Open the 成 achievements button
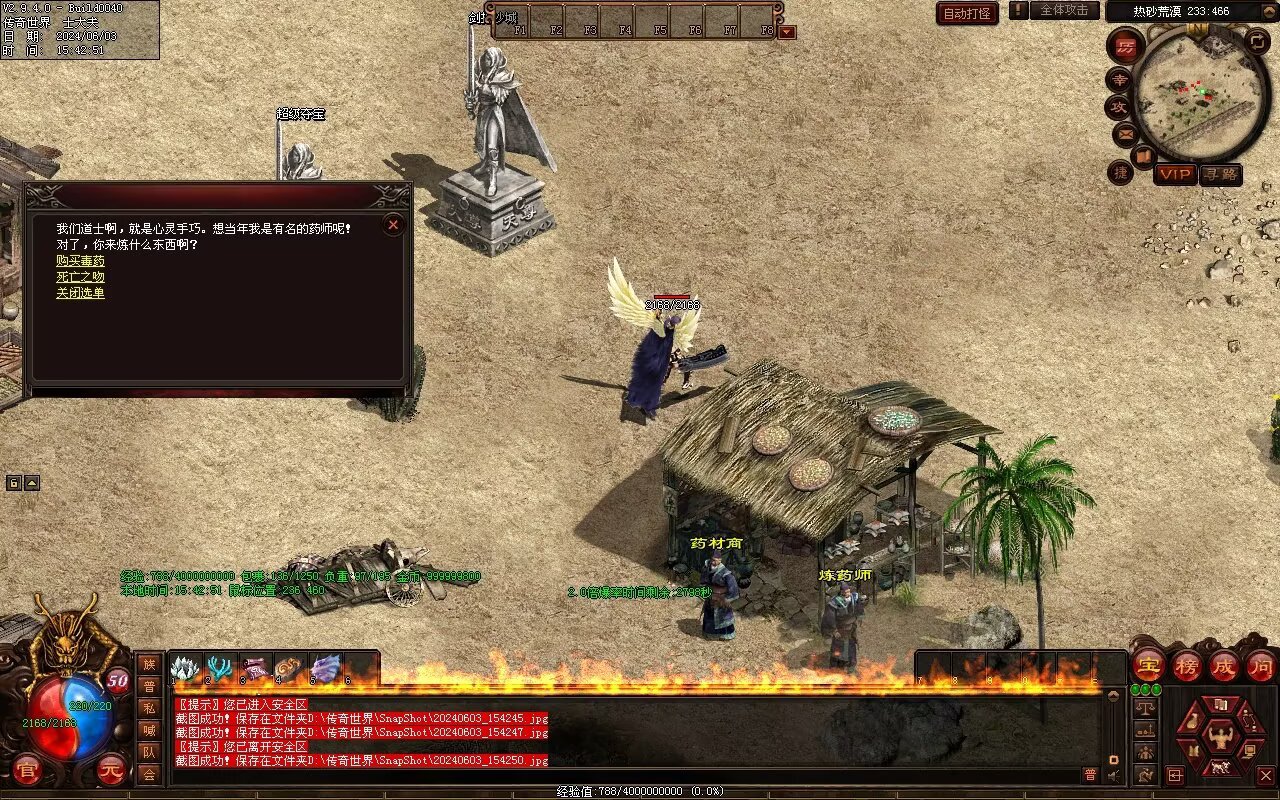The width and height of the screenshot is (1280, 800). click(1223, 665)
